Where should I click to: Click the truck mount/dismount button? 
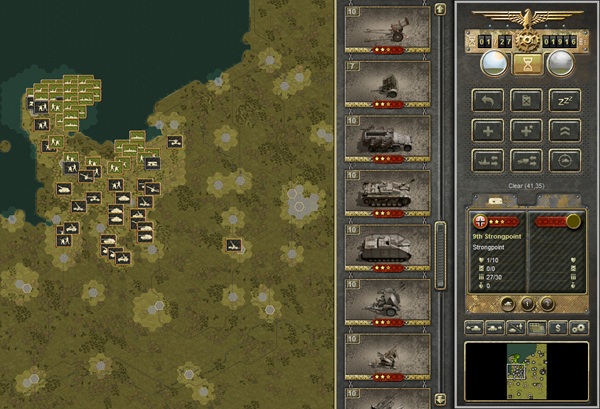click(x=526, y=160)
